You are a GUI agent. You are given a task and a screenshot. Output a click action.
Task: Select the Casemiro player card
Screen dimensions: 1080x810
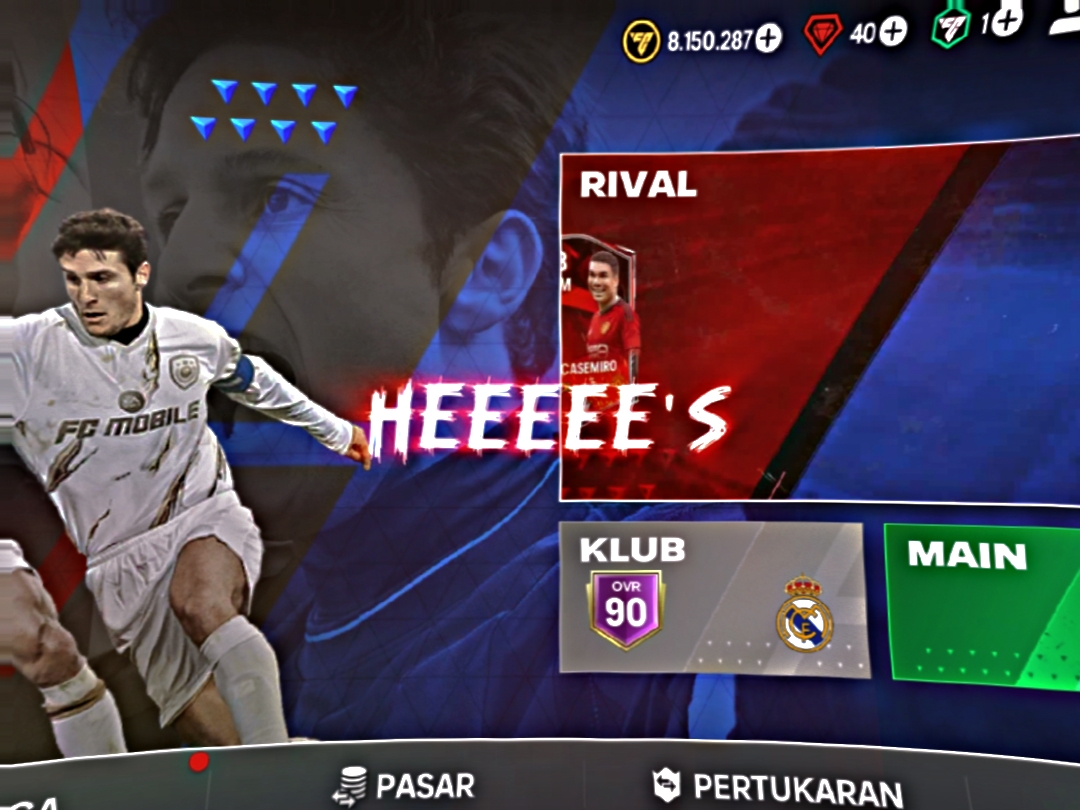pyautogui.click(x=600, y=312)
